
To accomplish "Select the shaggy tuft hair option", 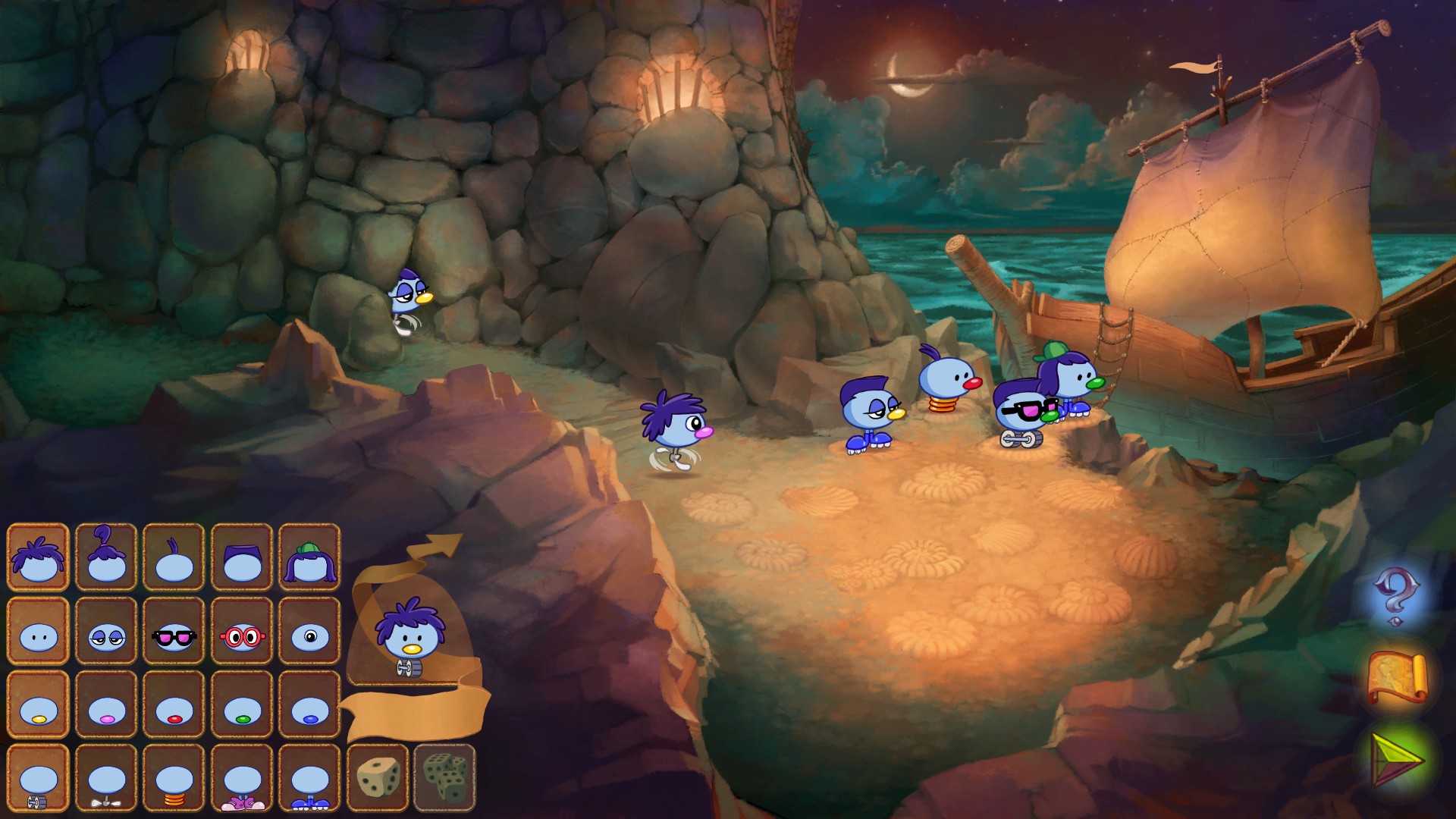I will (38, 557).
